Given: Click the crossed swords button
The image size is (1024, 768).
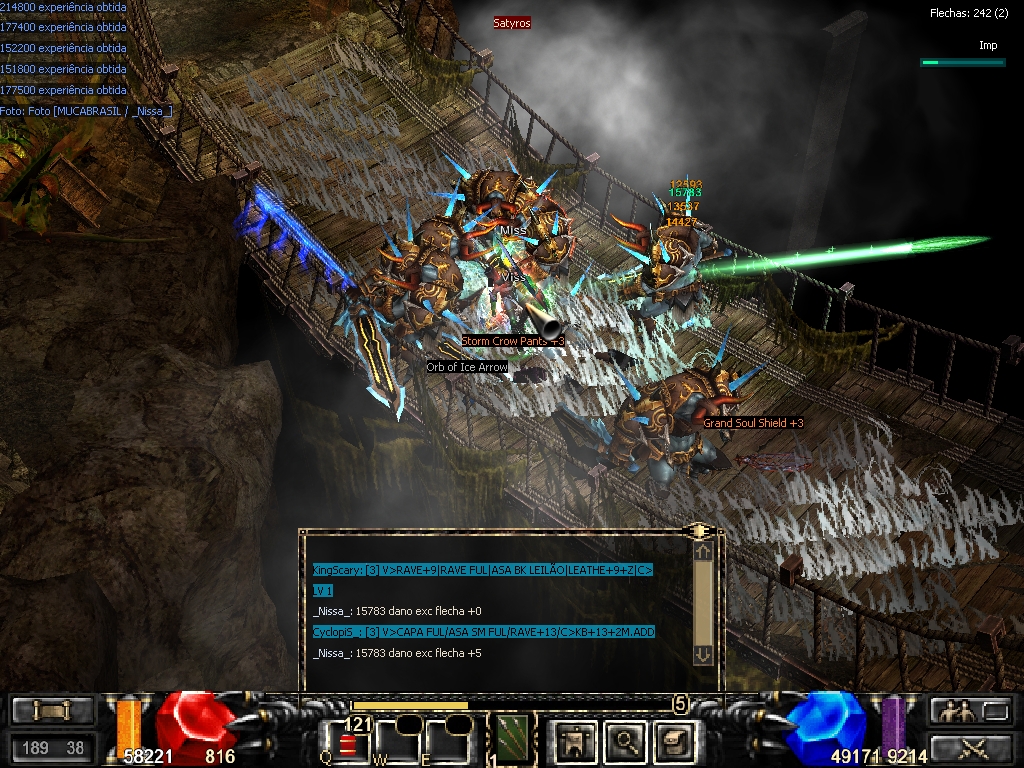Looking at the screenshot, I should click(x=971, y=746).
